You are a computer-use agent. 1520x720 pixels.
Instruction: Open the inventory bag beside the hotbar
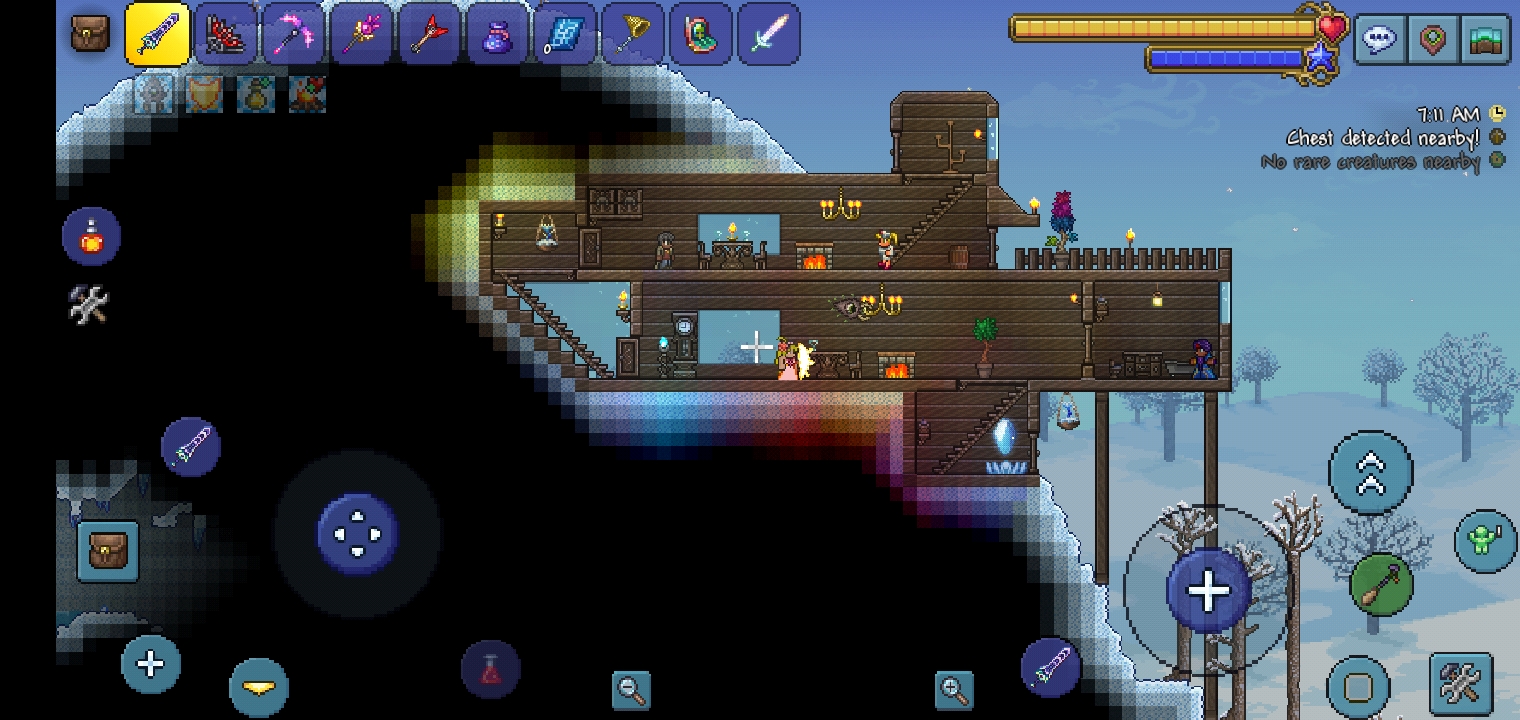(x=90, y=34)
